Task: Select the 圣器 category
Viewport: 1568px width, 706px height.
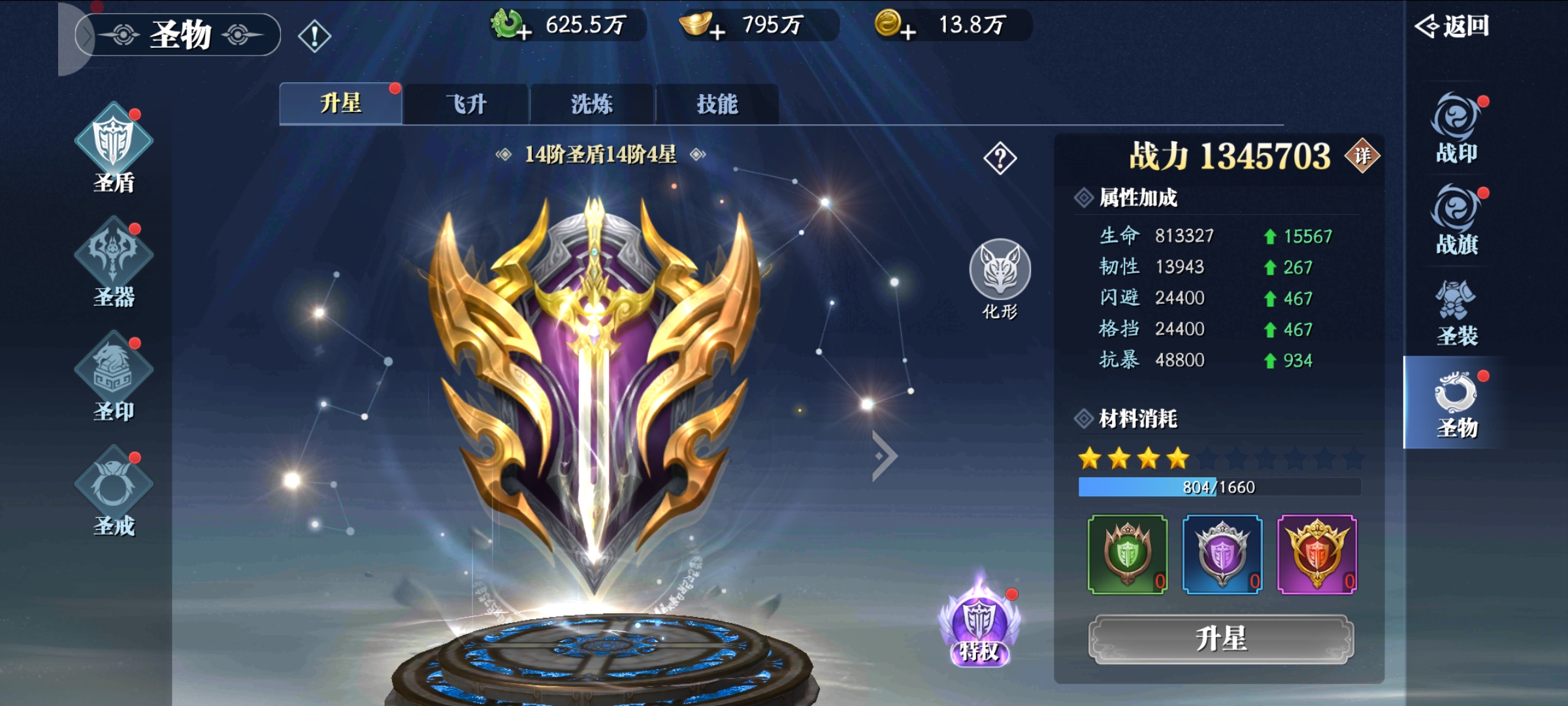Action: click(x=114, y=263)
